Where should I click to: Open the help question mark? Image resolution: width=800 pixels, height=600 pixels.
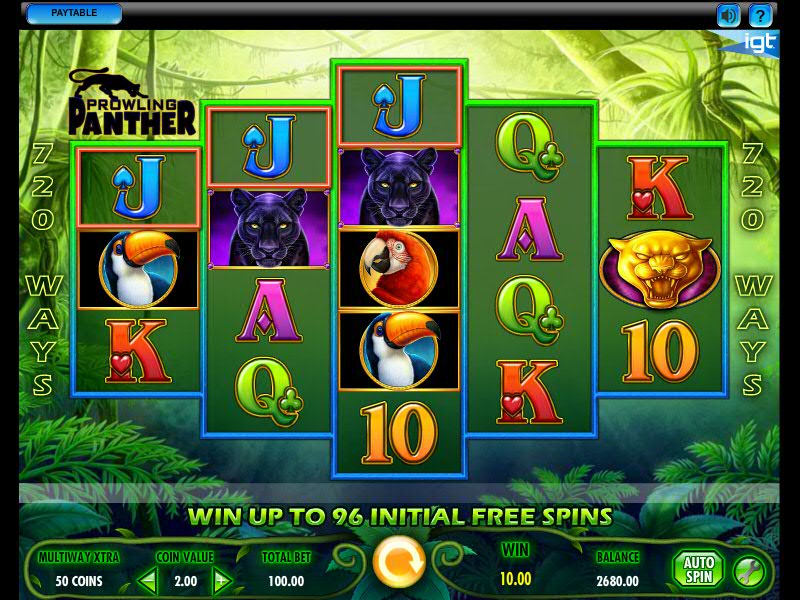click(x=761, y=15)
